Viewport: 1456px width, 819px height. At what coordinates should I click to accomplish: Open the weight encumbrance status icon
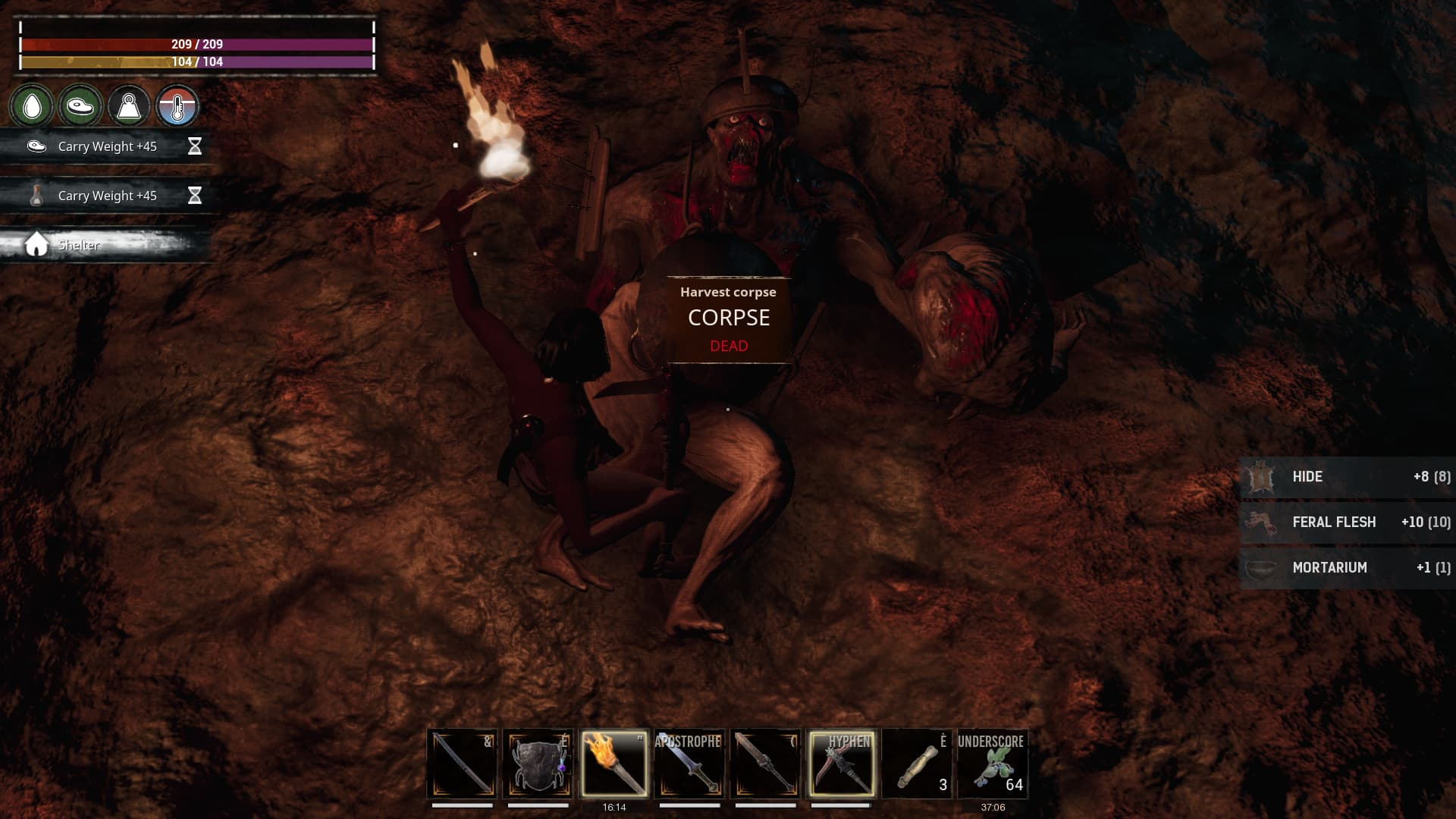pos(129,106)
